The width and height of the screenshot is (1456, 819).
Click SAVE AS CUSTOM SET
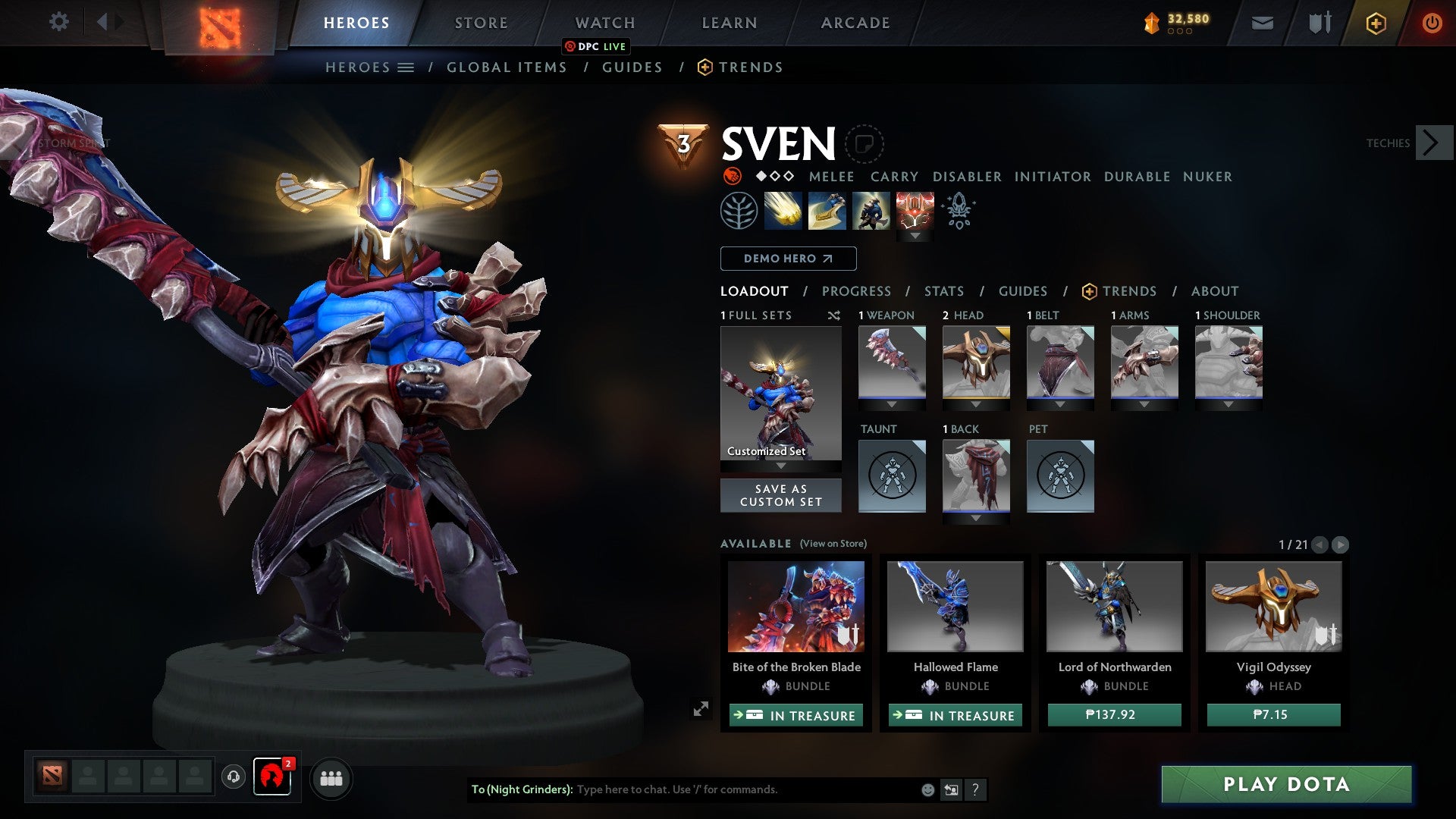[780, 495]
